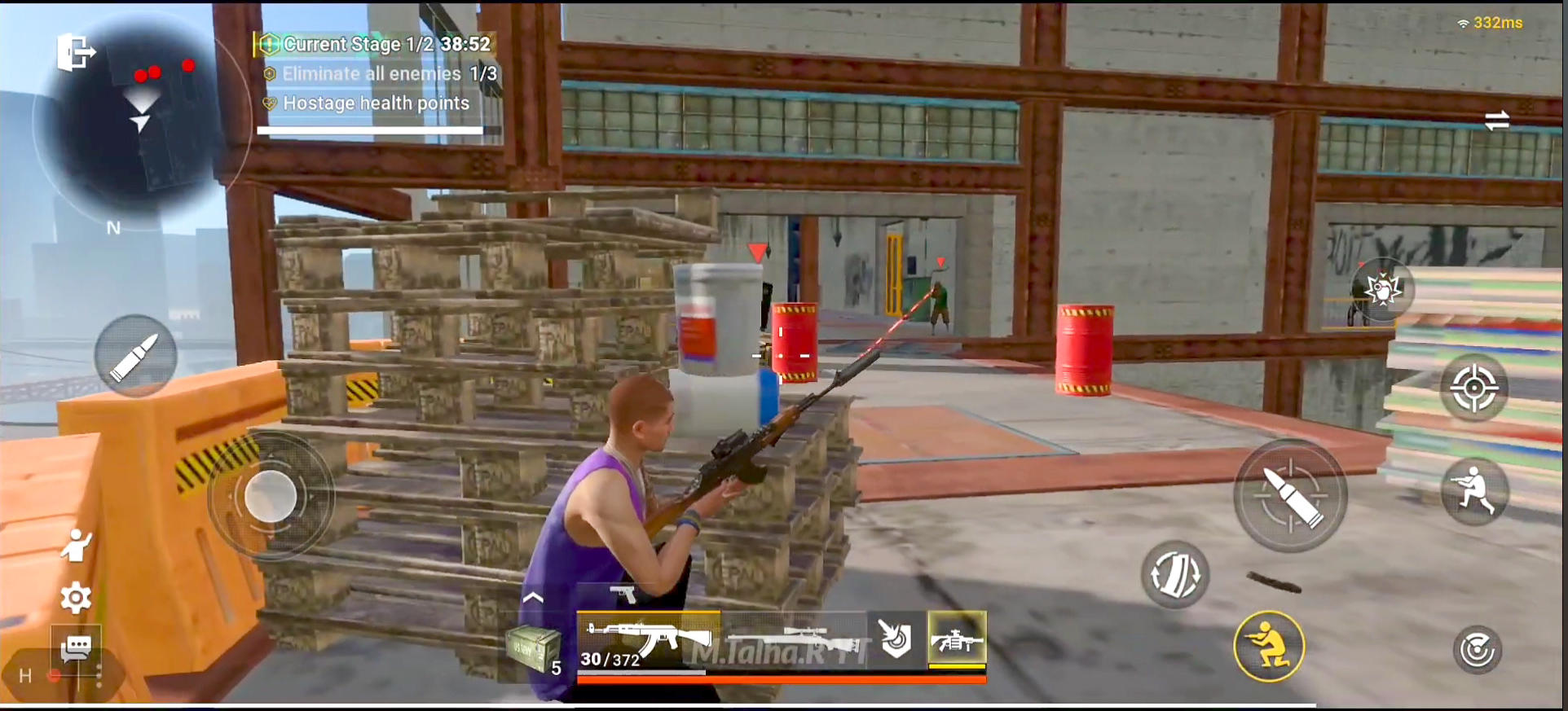The height and width of the screenshot is (711, 1568).
Task: Tap the jump character icon
Action: pyautogui.click(x=76, y=546)
